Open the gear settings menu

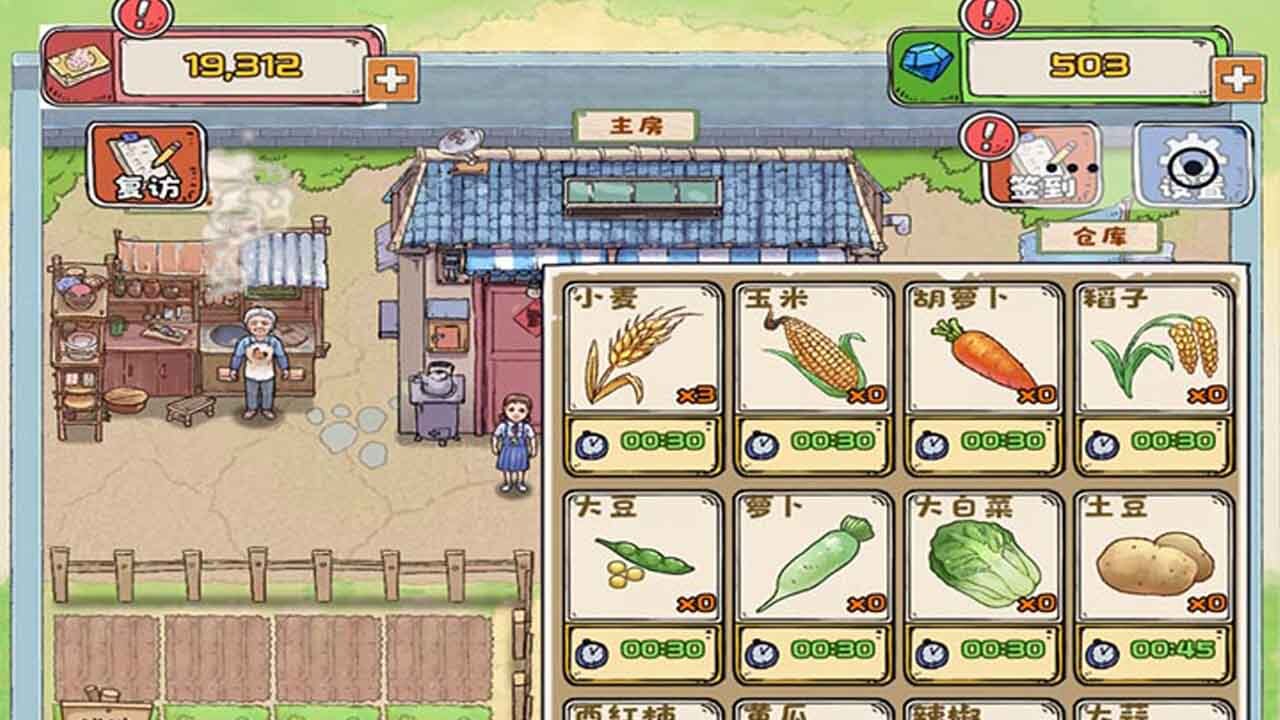click(1192, 165)
